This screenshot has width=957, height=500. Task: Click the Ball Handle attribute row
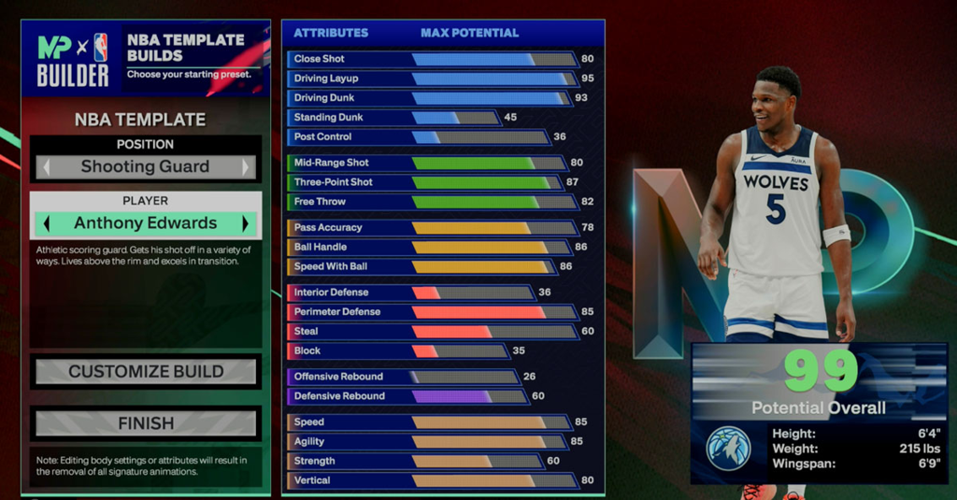click(x=430, y=247)
